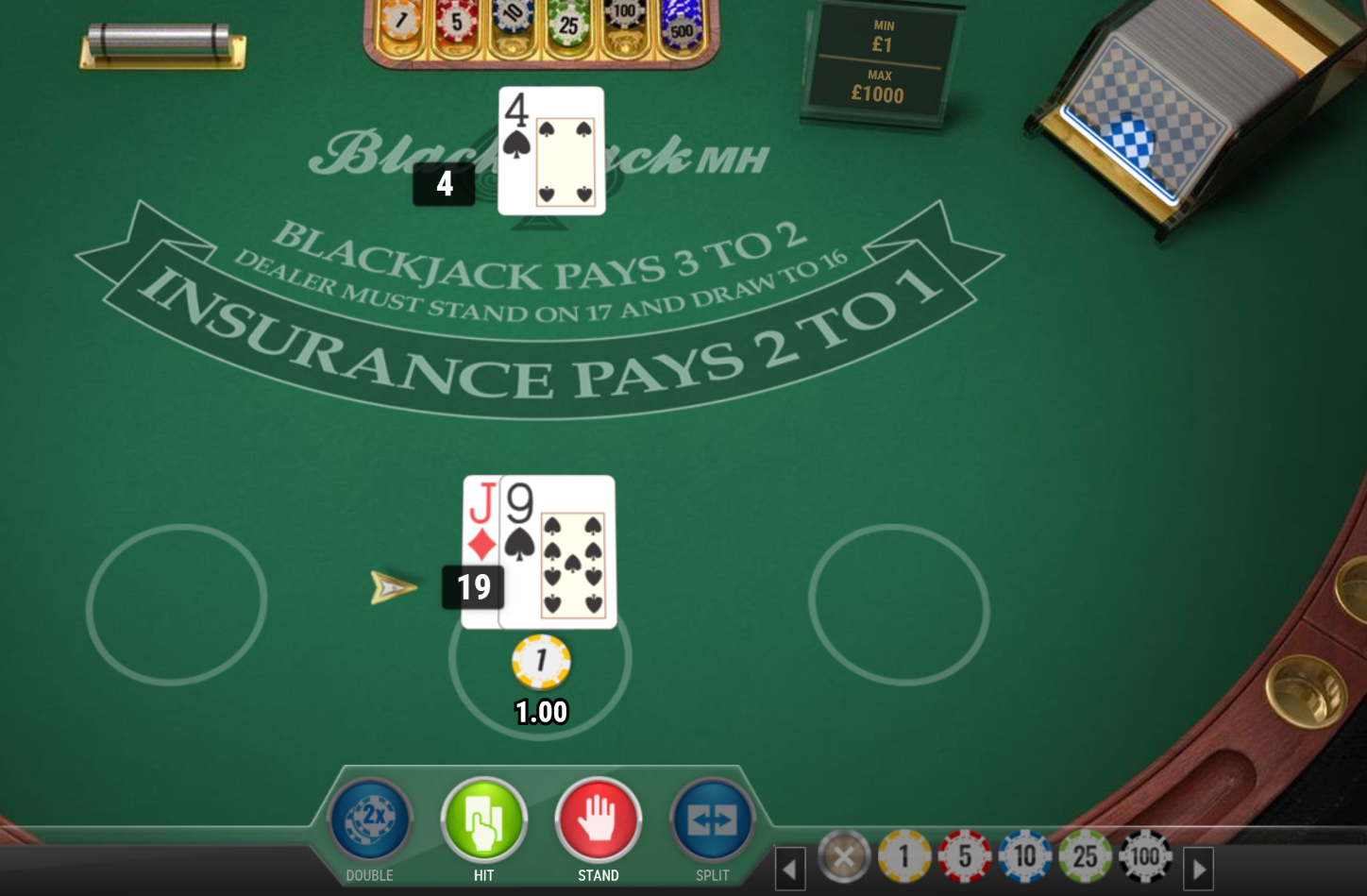Select the £10 blue betting chip
1367x896 pixels.
click(1024, 855)
